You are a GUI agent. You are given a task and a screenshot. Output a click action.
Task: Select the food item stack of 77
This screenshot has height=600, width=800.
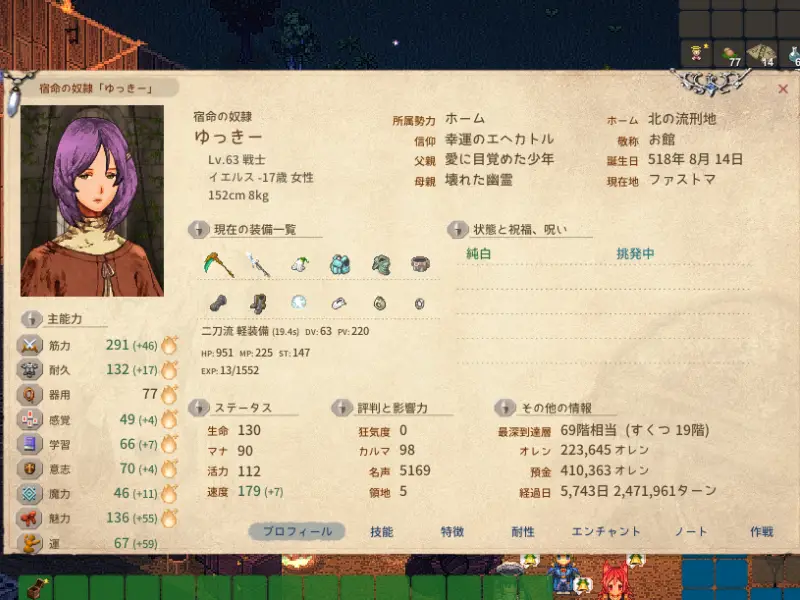(x=729, y=53)
